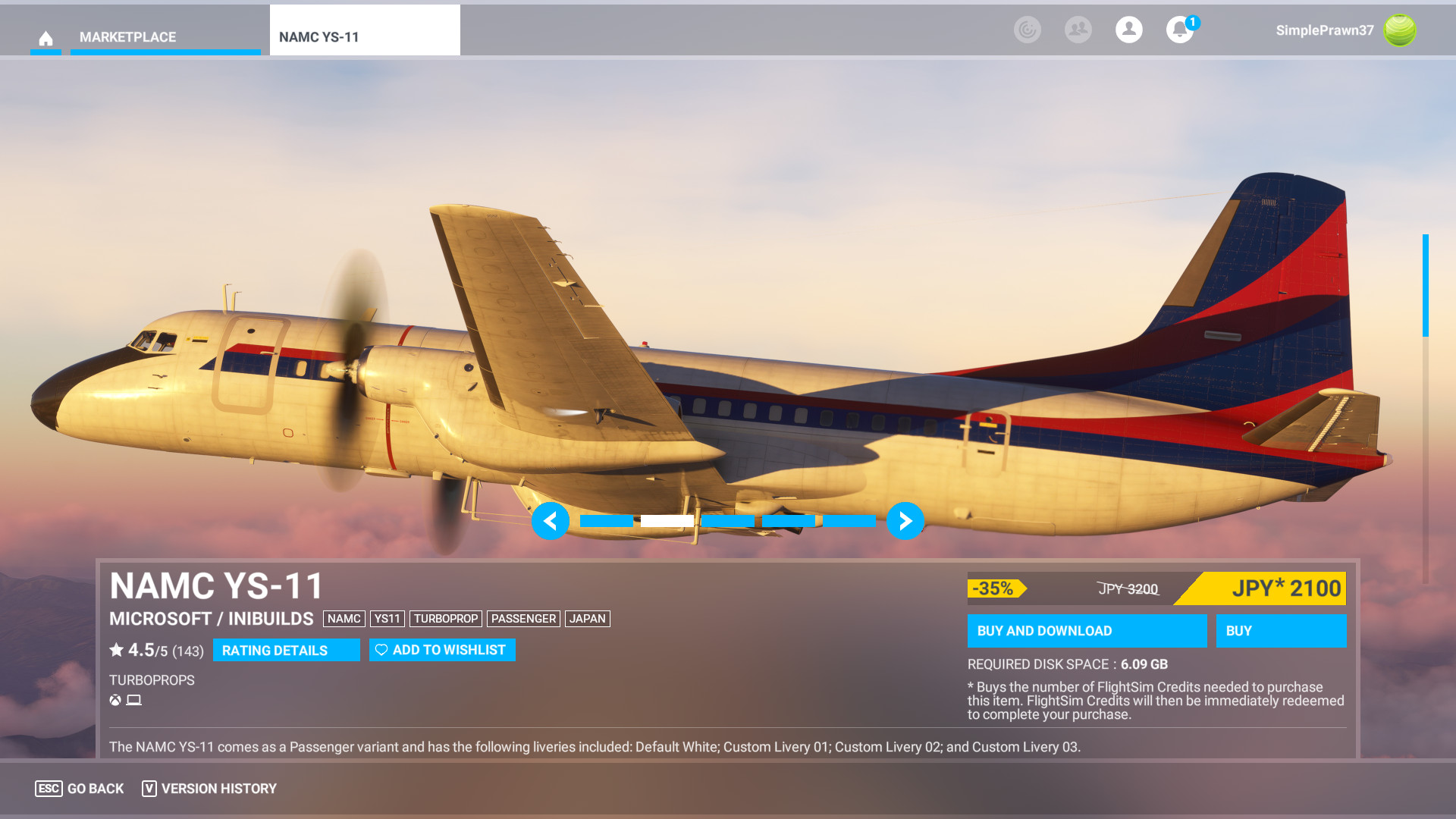Select the PASSENGER tag

point(523,619)
